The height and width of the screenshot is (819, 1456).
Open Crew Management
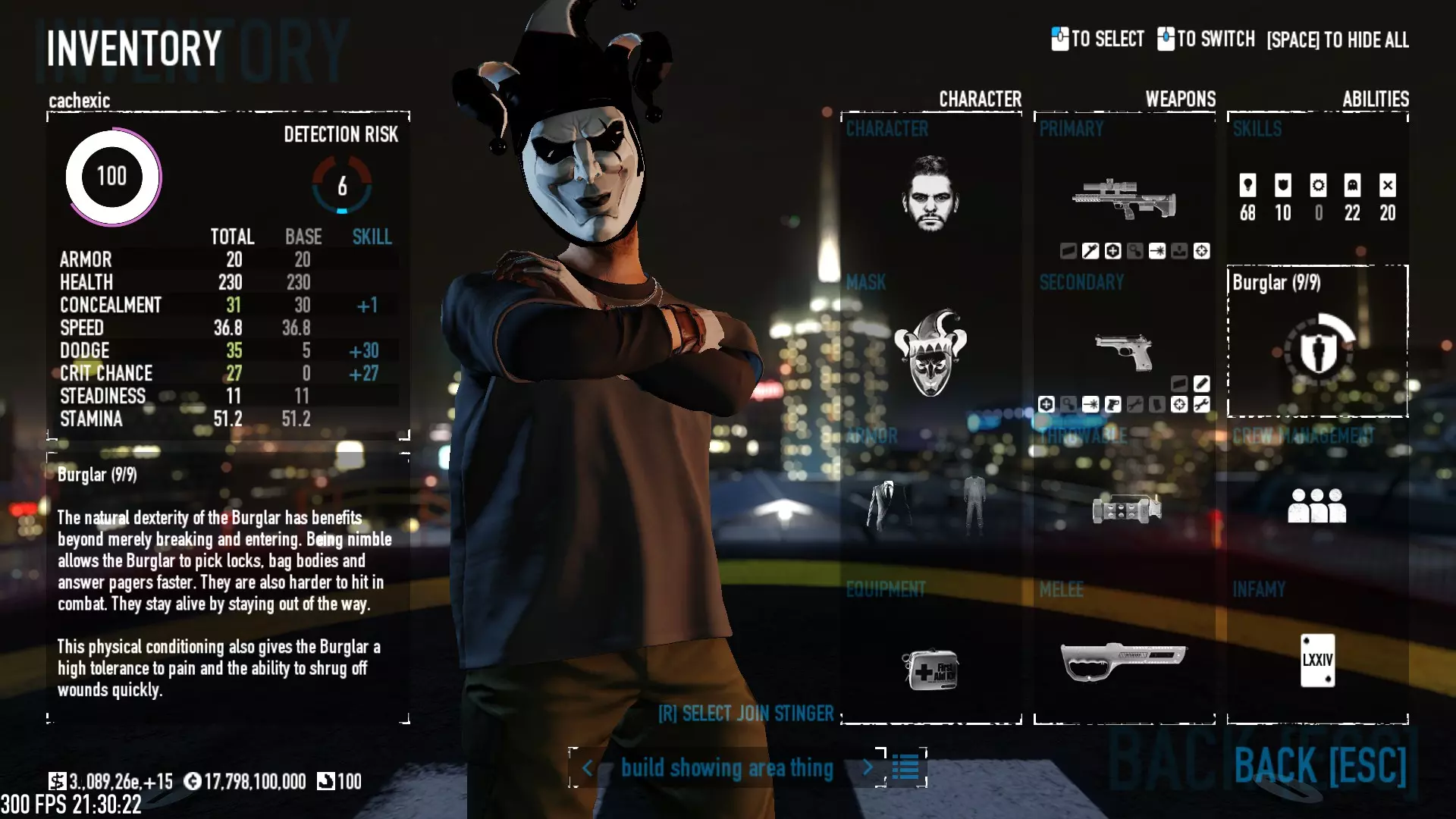[1317, 505]
